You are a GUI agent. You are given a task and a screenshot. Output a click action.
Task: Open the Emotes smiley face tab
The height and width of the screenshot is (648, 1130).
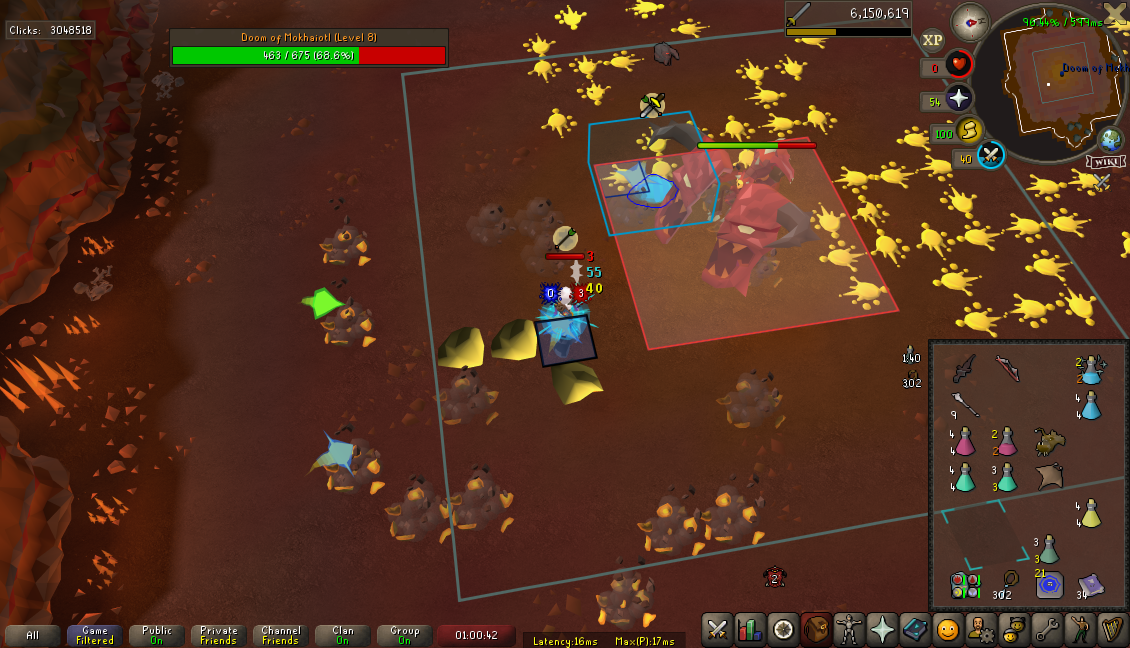(947, 629)
